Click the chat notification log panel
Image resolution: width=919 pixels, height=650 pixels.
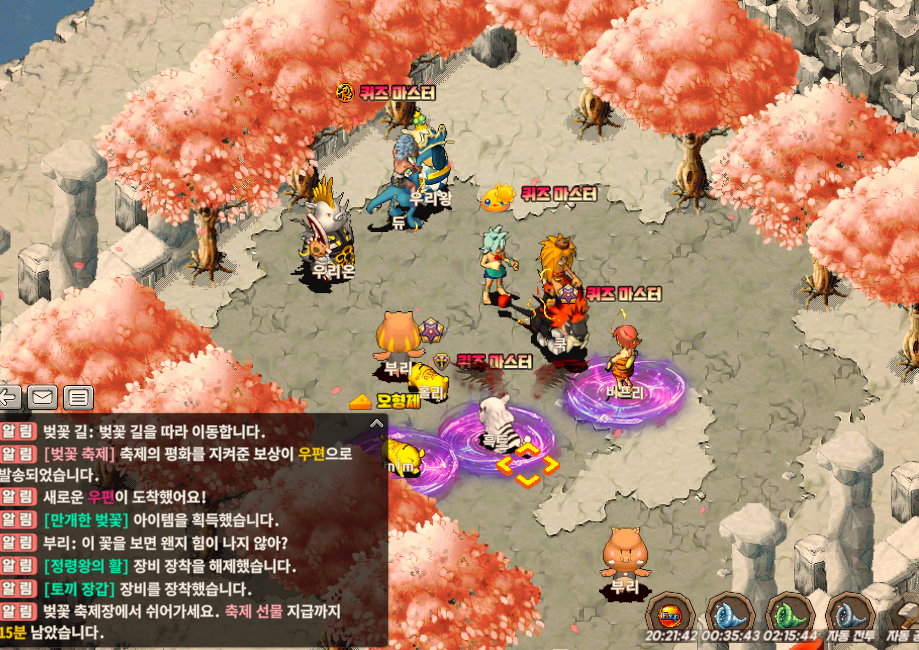point(190,530)
